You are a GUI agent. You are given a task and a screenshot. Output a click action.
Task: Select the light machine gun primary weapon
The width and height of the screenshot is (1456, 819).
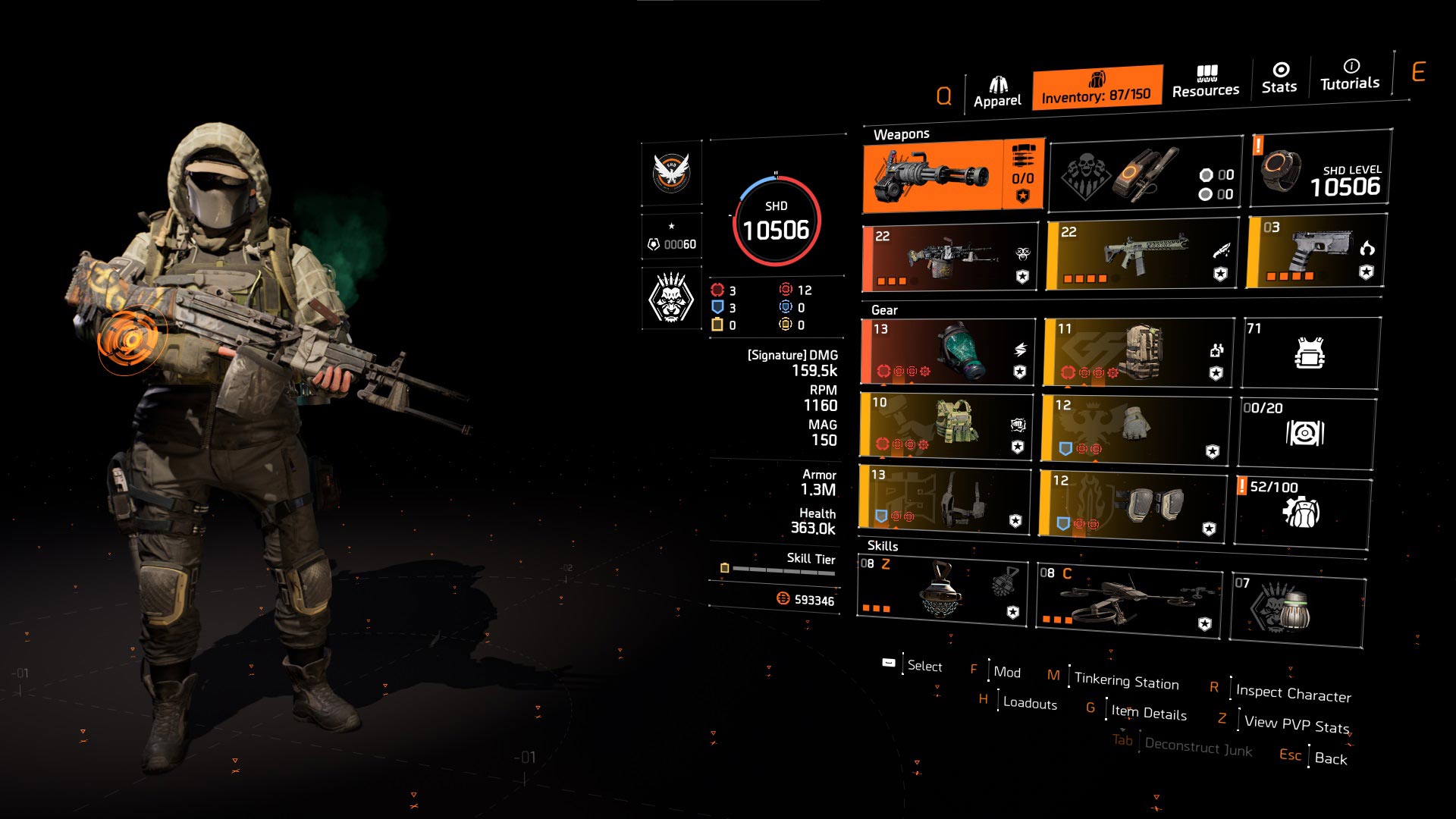coord(950,258)
